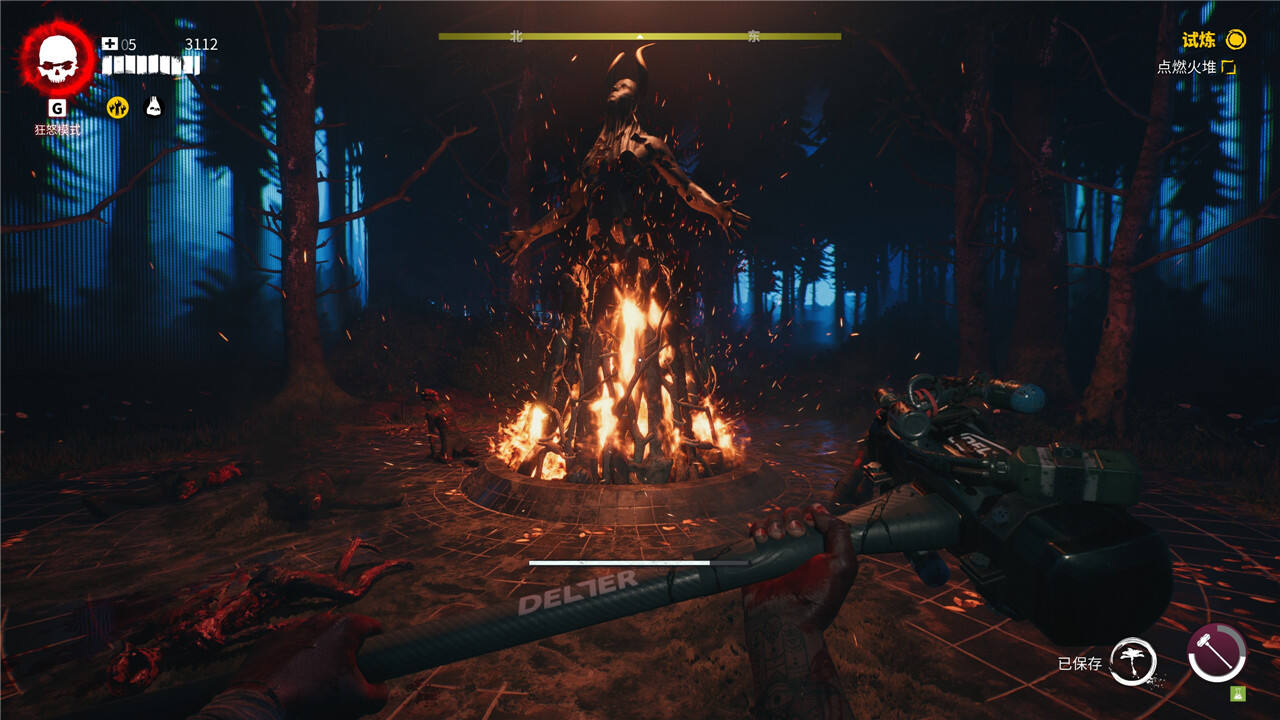Image resolution: width=1280 pixels, height=720 pixels.
Task: Select the equipped hammer weapon icon
Action: (x=1217, y=652)
